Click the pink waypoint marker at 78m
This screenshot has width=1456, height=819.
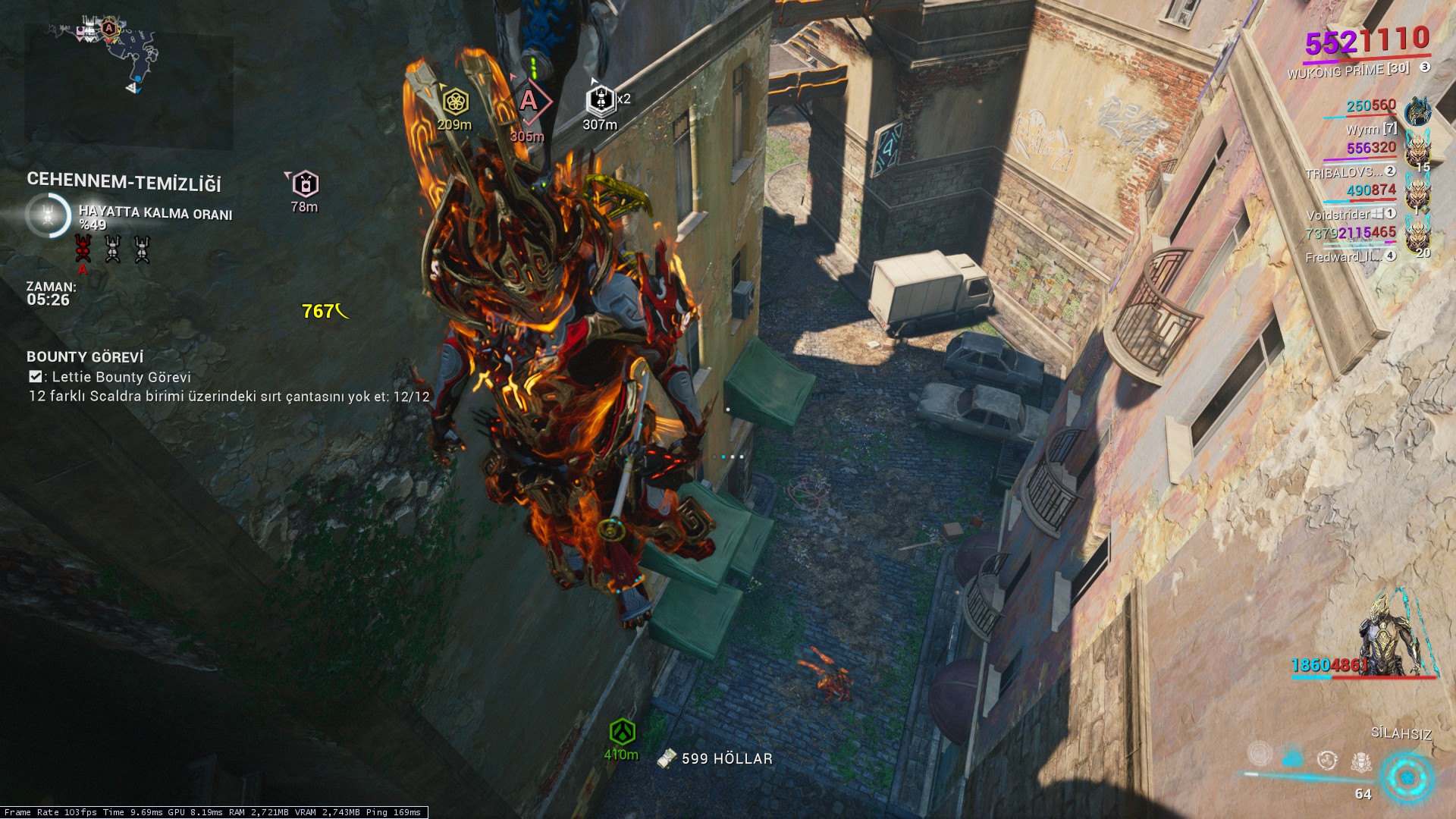click(305, 184)
